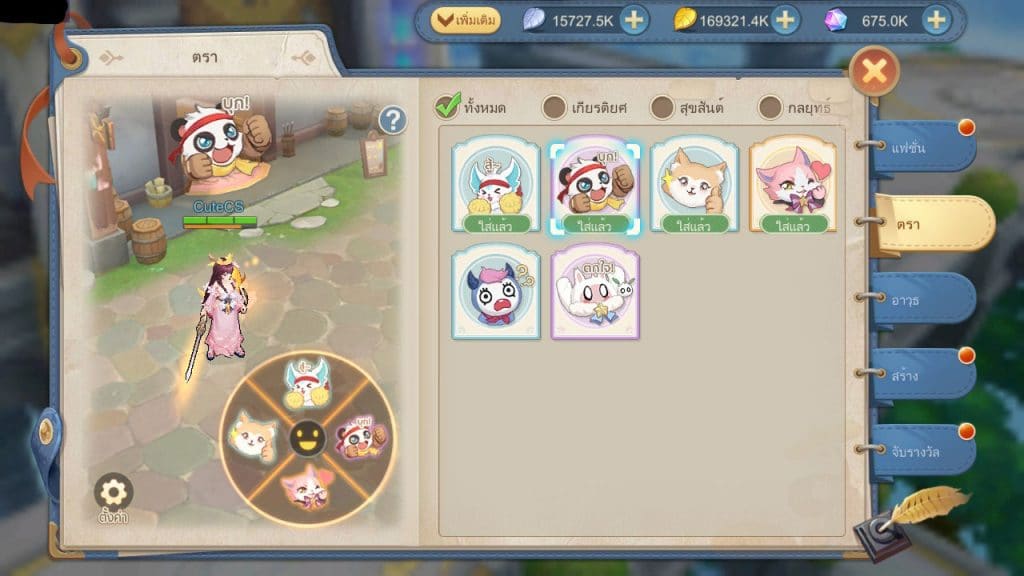Viewport: 1024px width, 576px height.
Task: Choose the boxing panda sticker
Action: pos(595,186)
